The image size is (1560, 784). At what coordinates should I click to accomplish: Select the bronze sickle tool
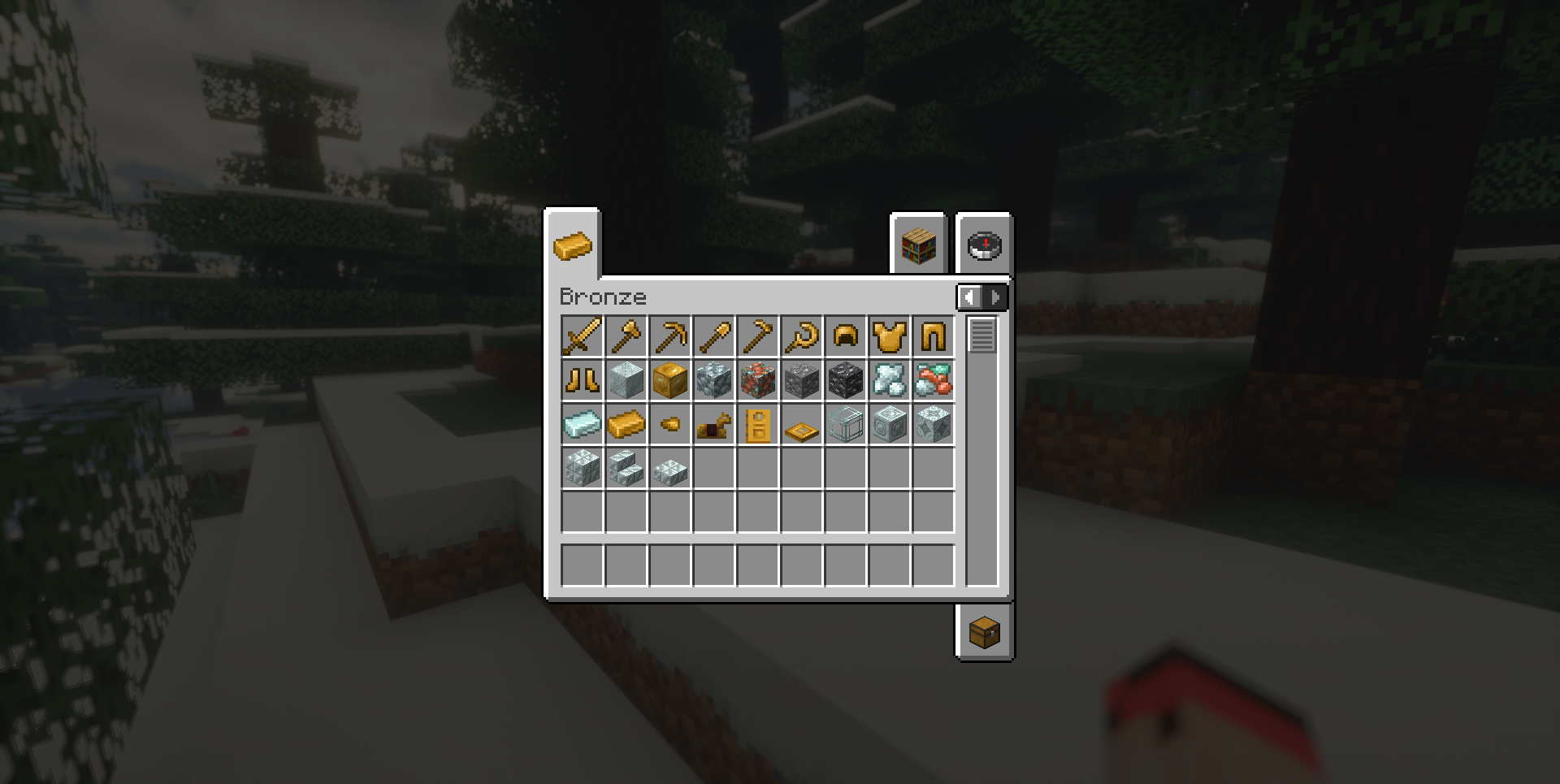pyautogui.click(x=799, y=336)
